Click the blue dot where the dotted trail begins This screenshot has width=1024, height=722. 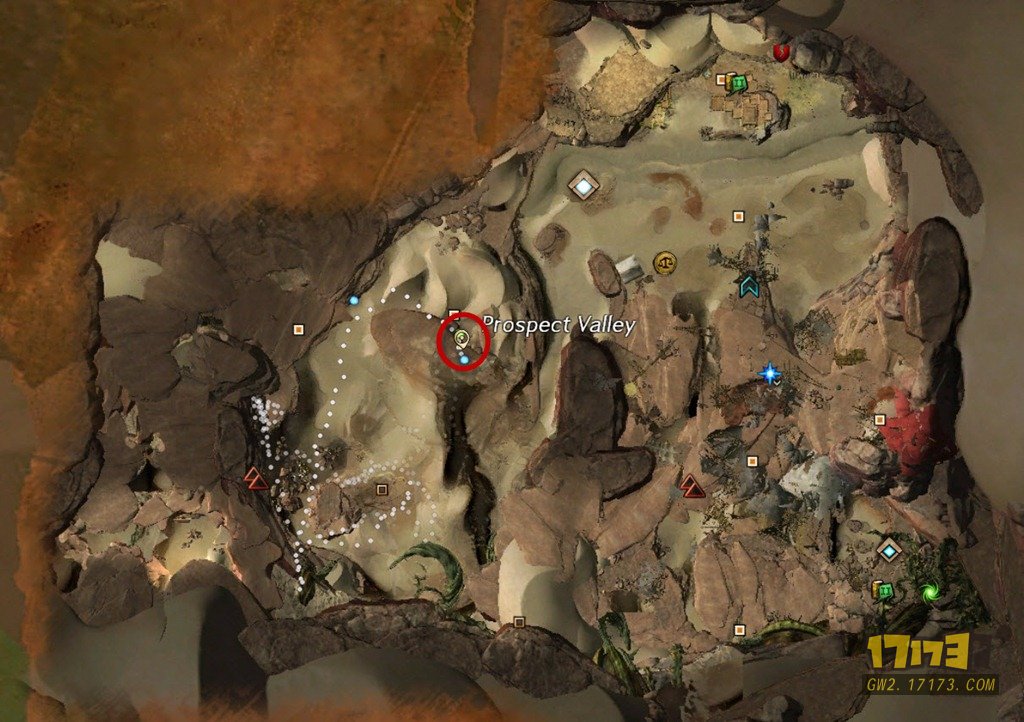[x=354, y=300]
